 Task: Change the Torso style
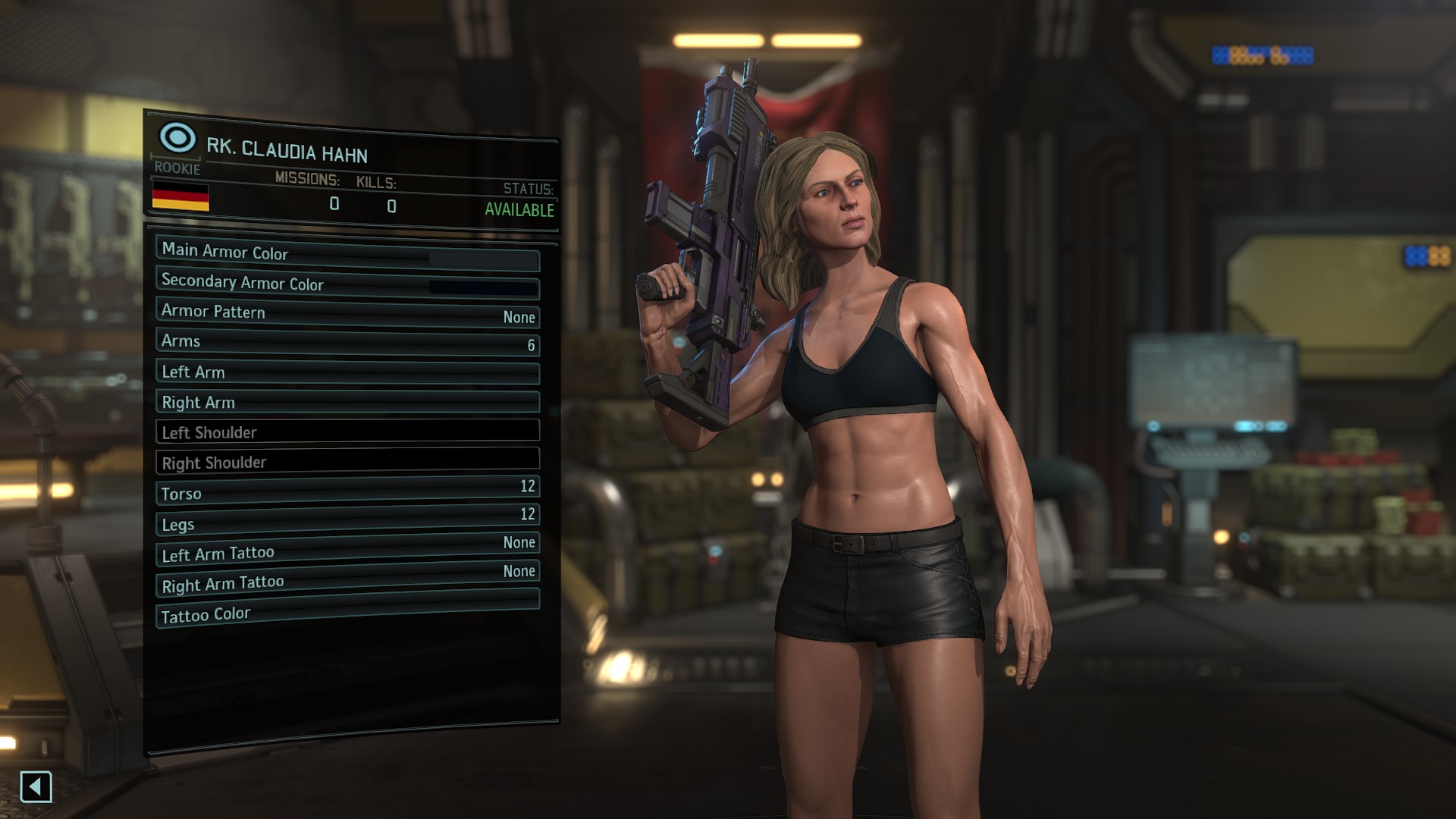[x=347, y=491]
